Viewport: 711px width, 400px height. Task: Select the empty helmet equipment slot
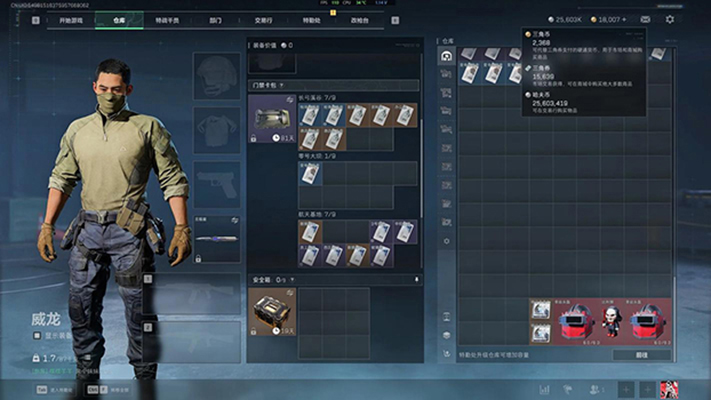(217, 76)
